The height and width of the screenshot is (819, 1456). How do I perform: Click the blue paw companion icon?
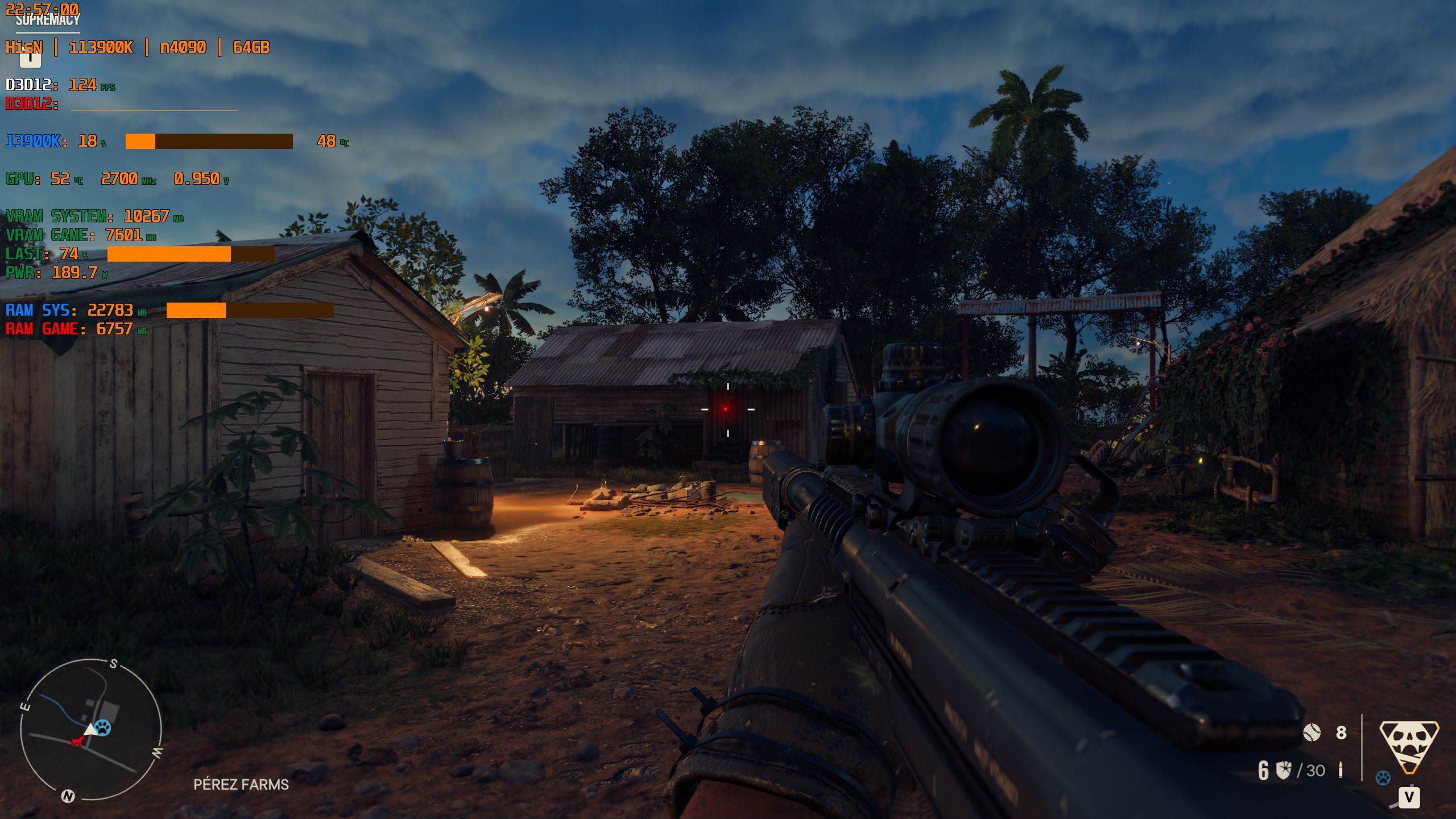pos(1384,777)
